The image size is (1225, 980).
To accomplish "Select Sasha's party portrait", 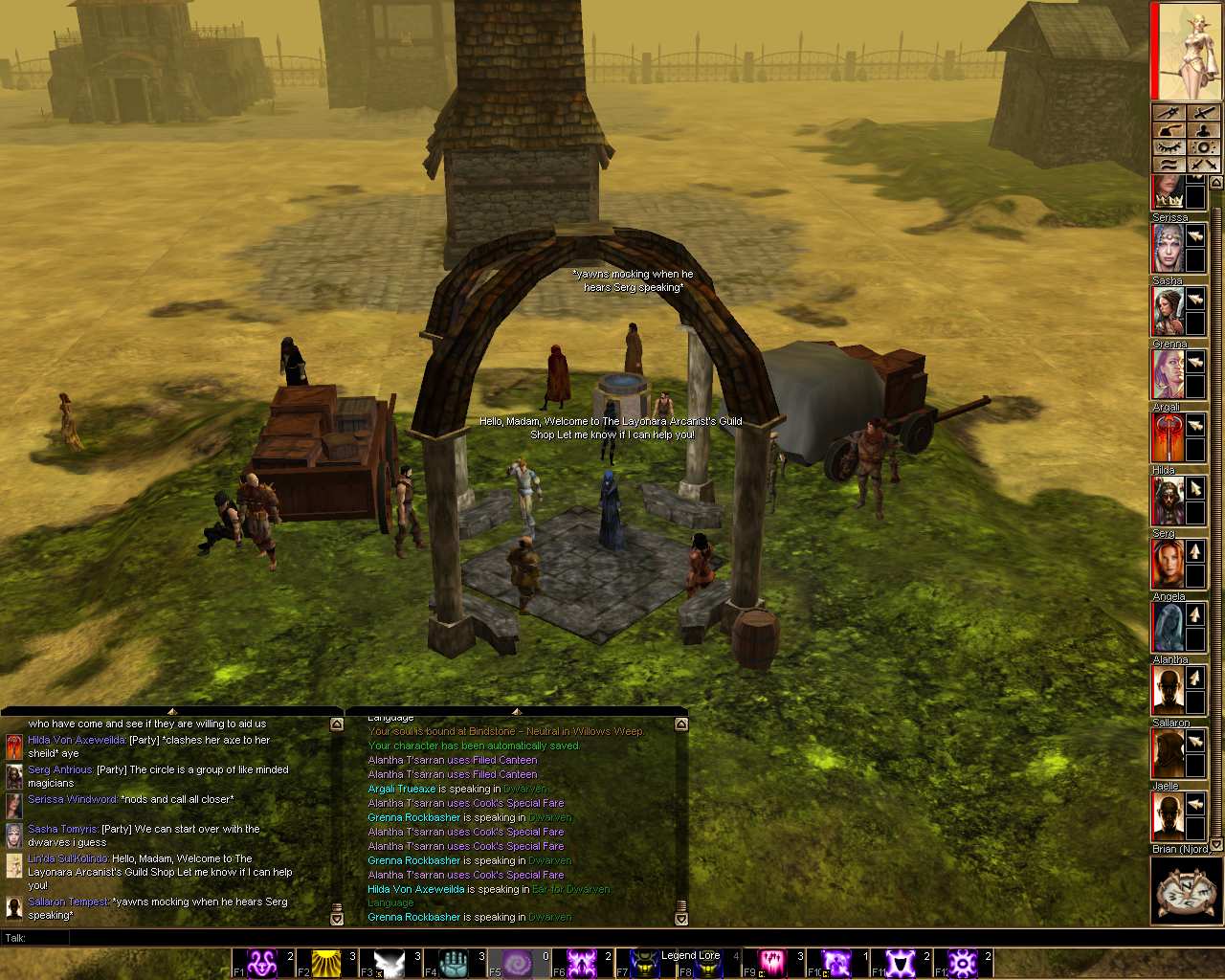I will pyautogui.click(x=1167, y=311).
